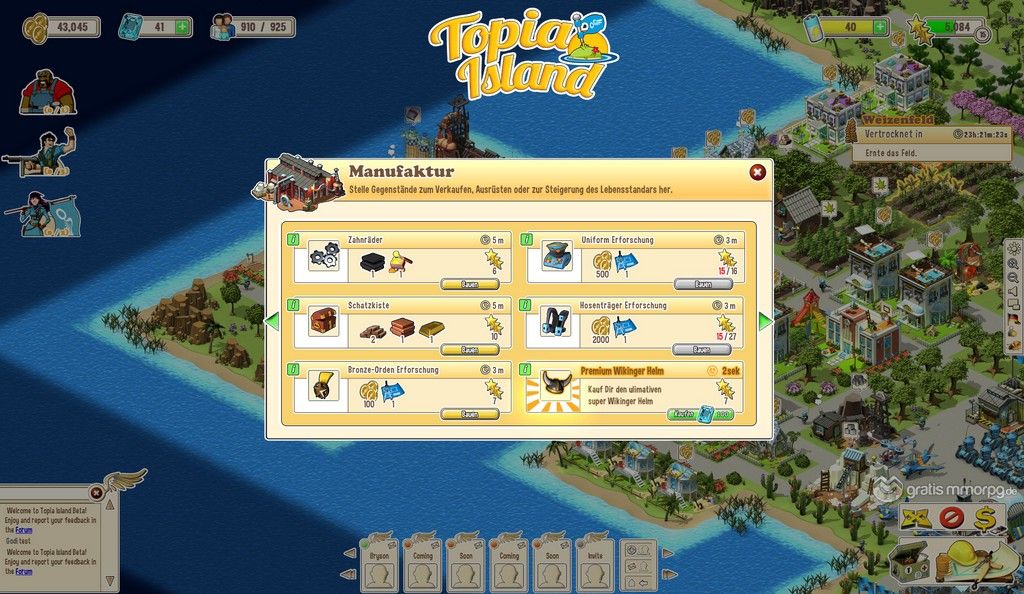1024x594 pixels.
Task: Start the Bronze-Orden Erforschung
Action: (469, 414)
